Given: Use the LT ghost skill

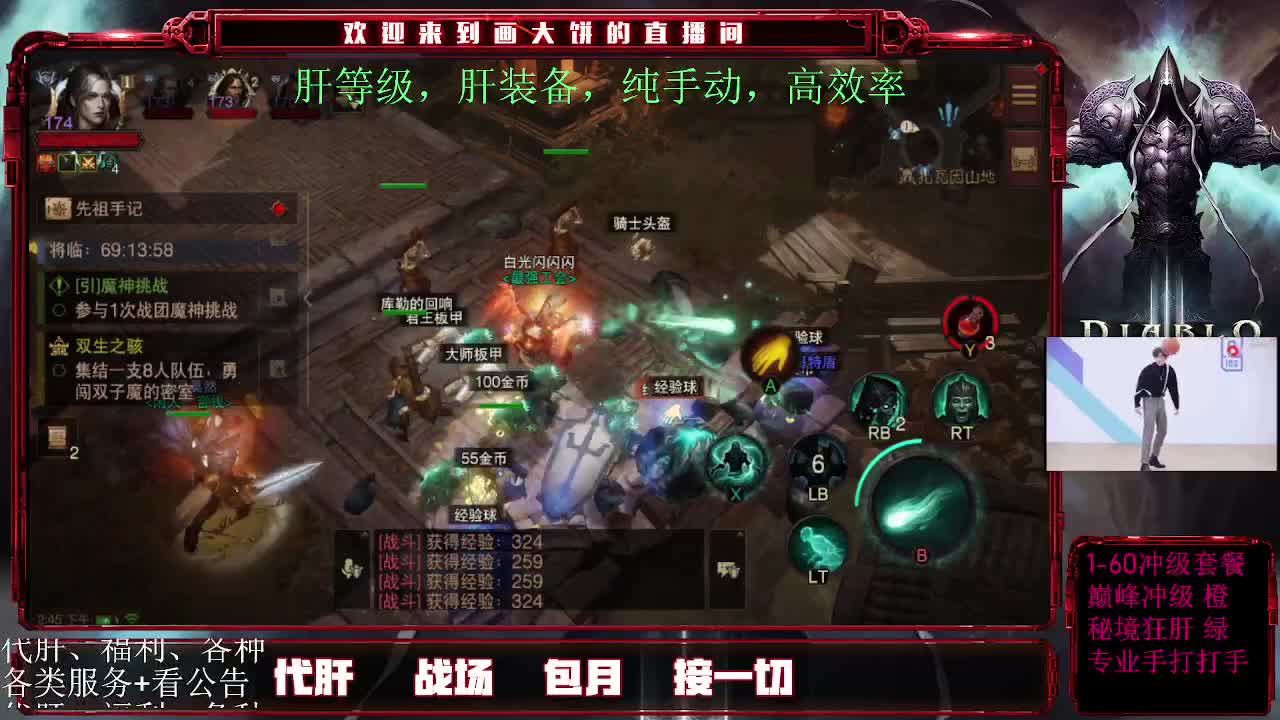Looking at the screenshot, I should pos(815,545).
